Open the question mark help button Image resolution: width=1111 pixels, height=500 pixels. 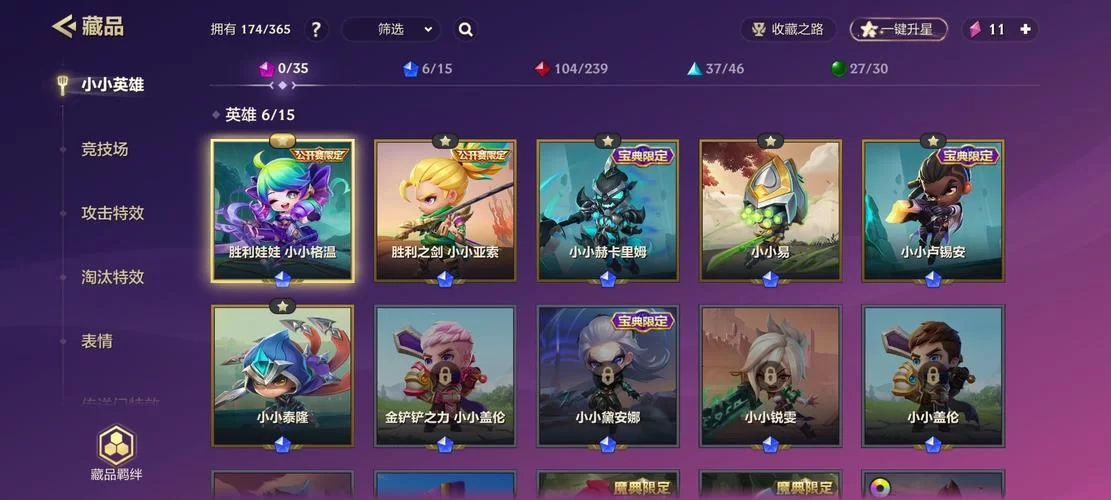coord(316,29)
